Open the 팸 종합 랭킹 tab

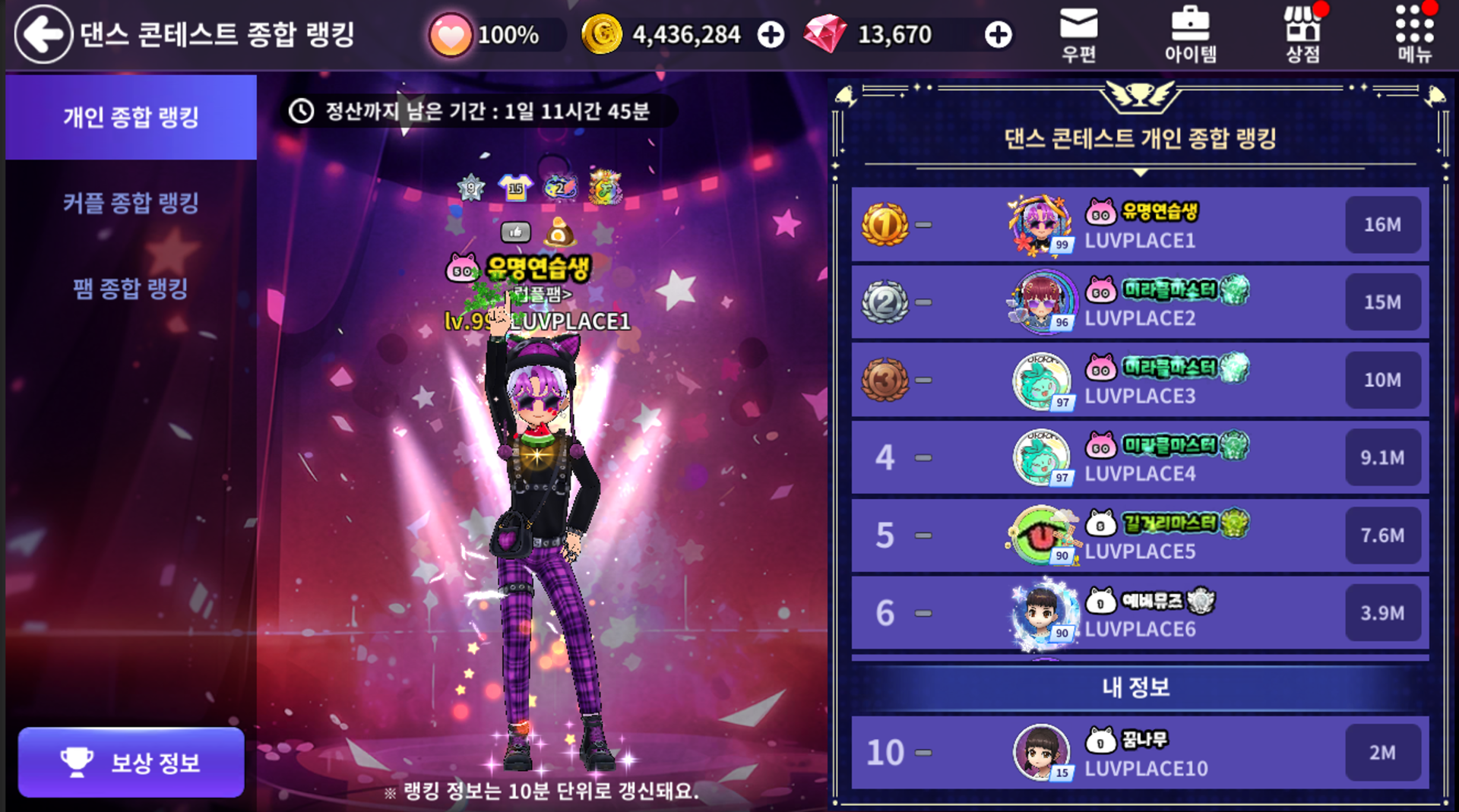[131, 289]
